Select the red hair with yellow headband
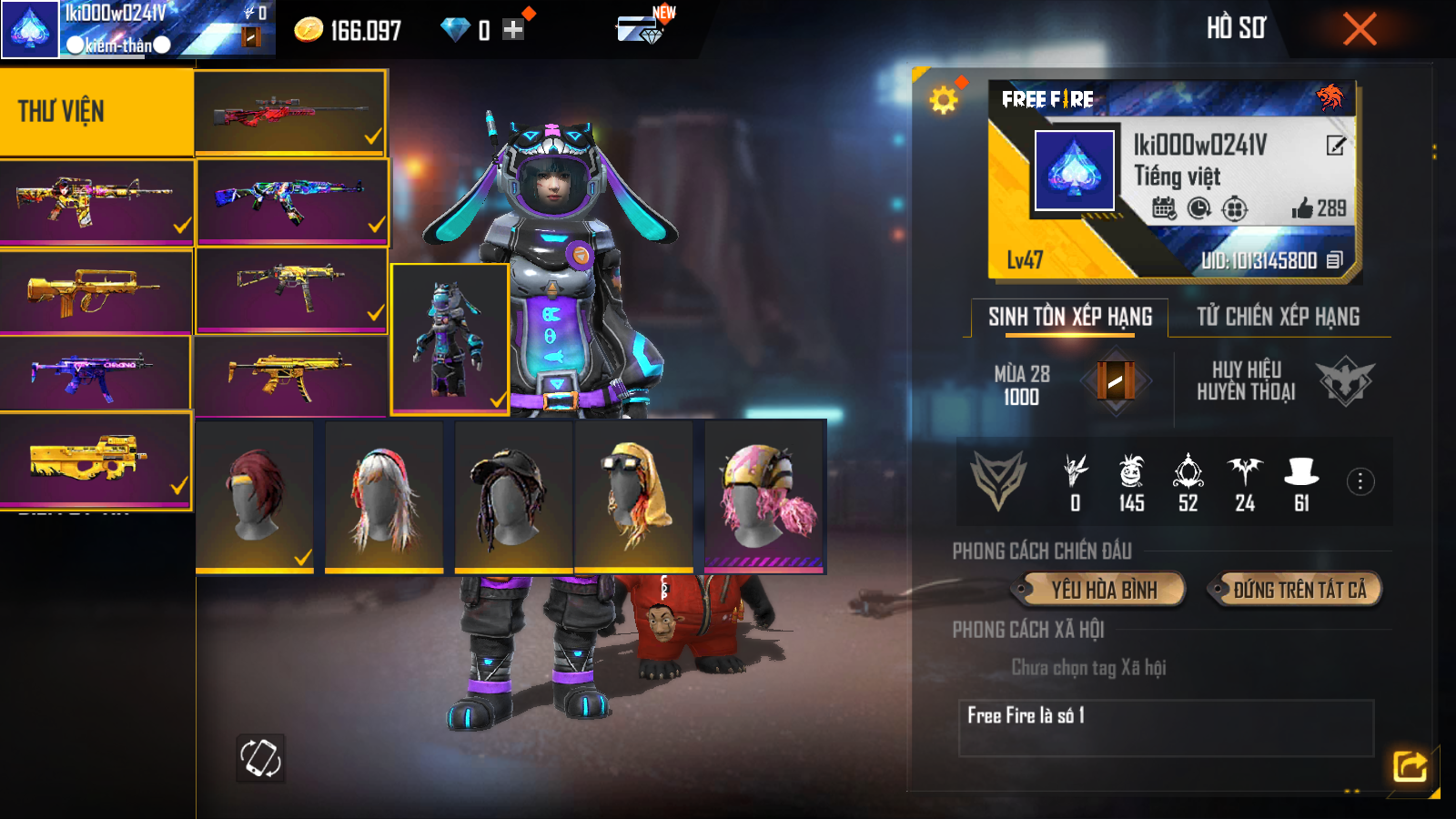Image resolution: width=1456 pixels, height=819 pixels. (255, 496)
